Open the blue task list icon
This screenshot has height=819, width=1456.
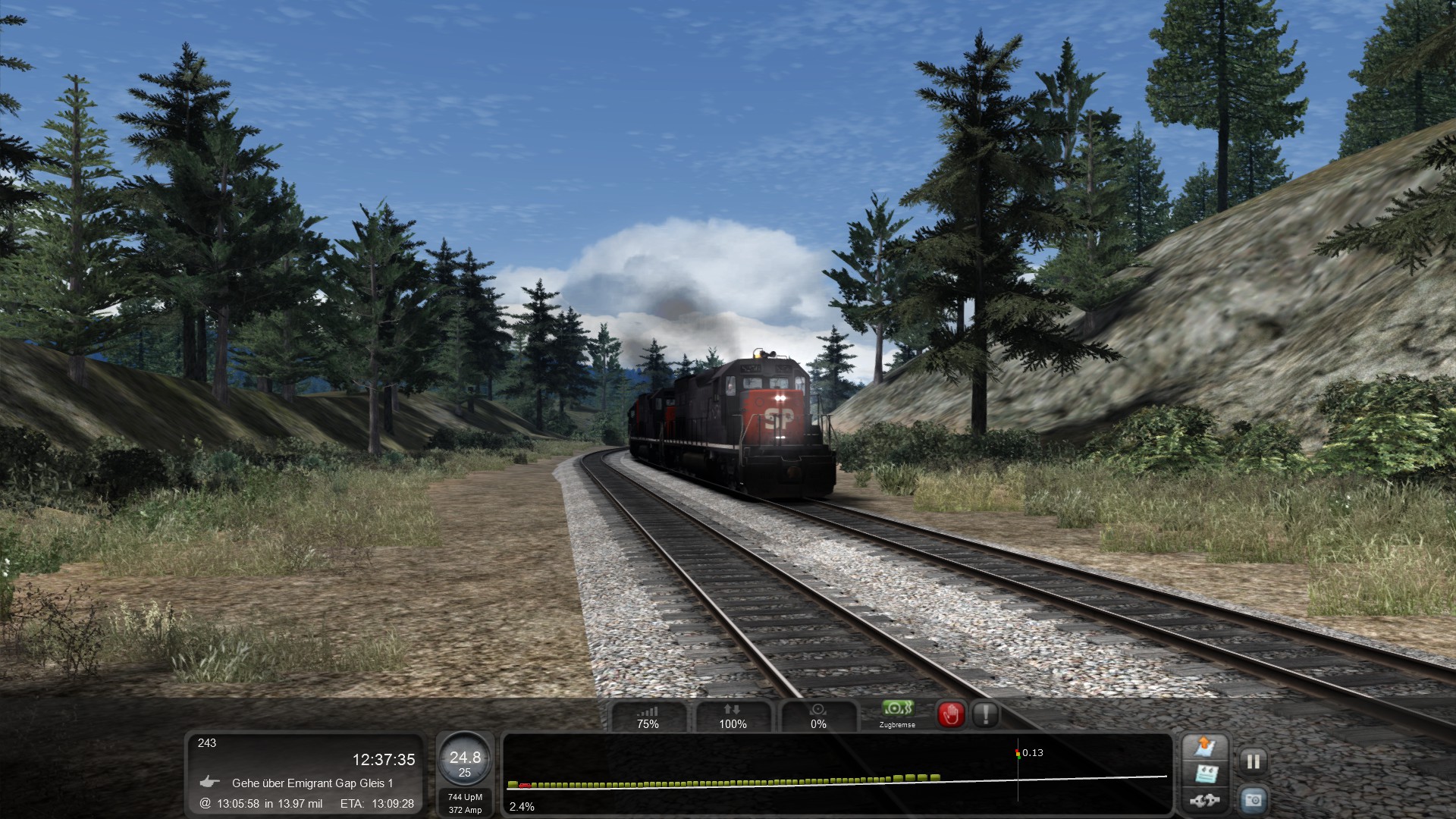(x=1204, y=774)
